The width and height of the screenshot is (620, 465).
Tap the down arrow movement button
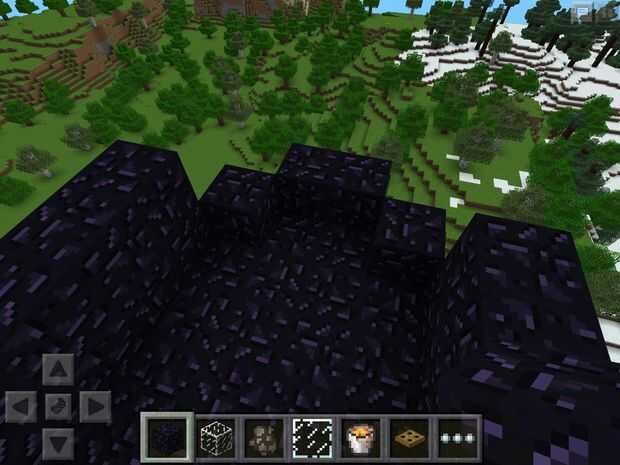[58, 442]
